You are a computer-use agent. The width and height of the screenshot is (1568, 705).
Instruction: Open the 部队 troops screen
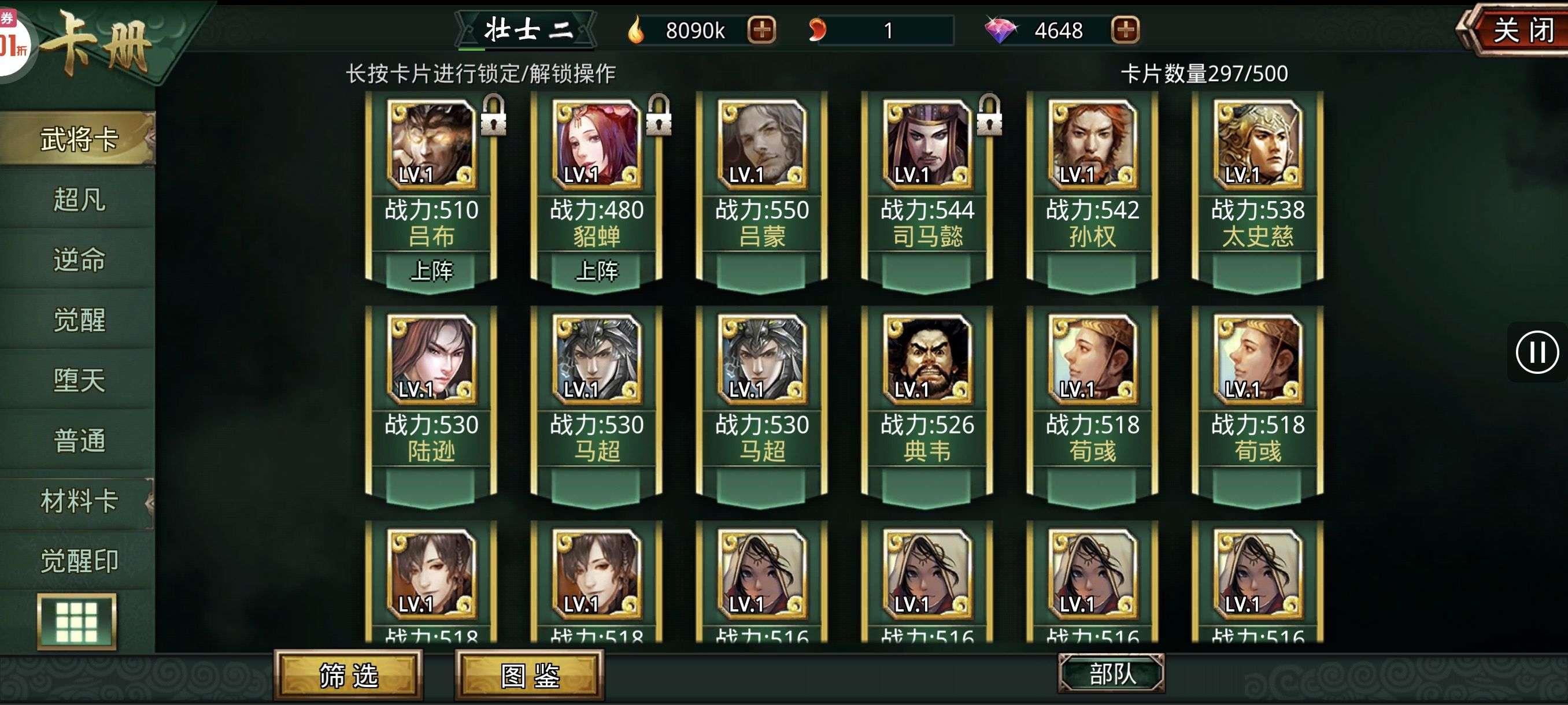click(1111, 673)
